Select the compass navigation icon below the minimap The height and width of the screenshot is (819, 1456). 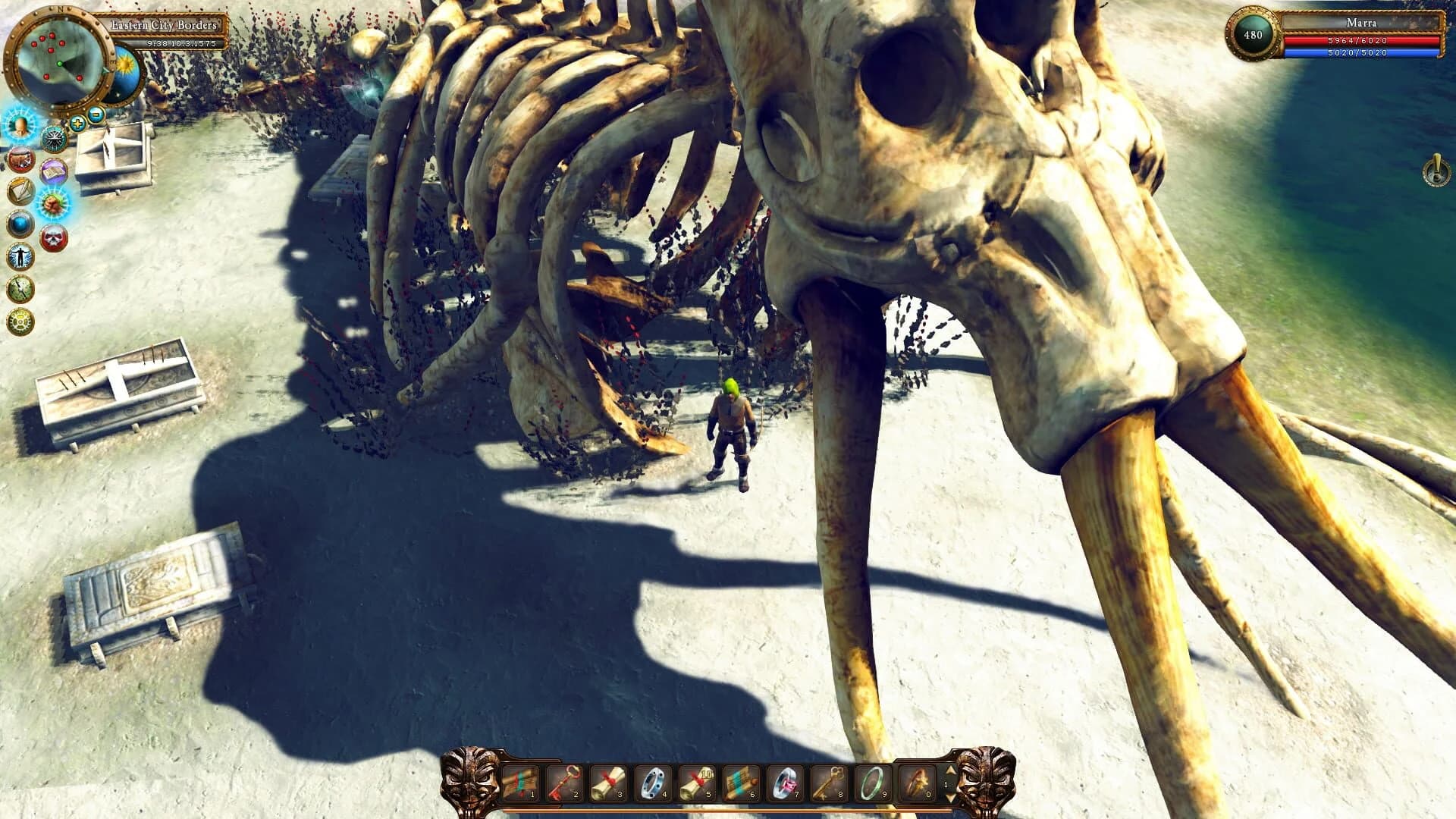[x=55, y=139]
